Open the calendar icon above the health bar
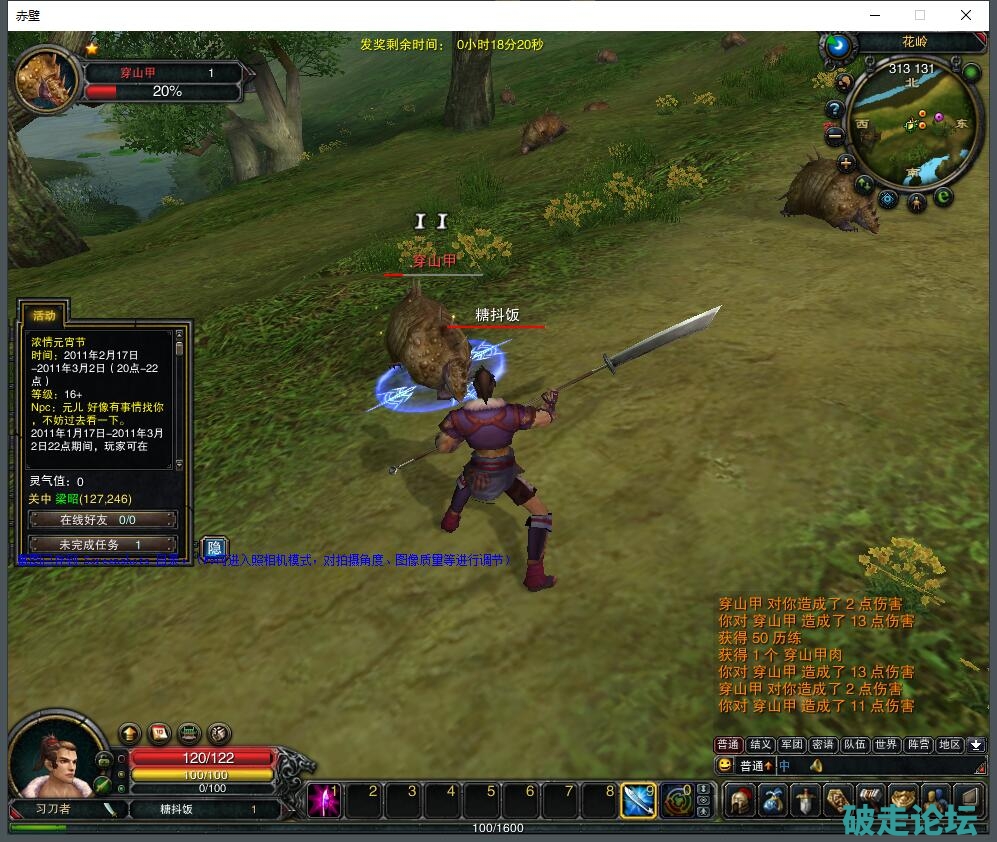The height and width of the screenshot is (842, 997). coord(159,734)
